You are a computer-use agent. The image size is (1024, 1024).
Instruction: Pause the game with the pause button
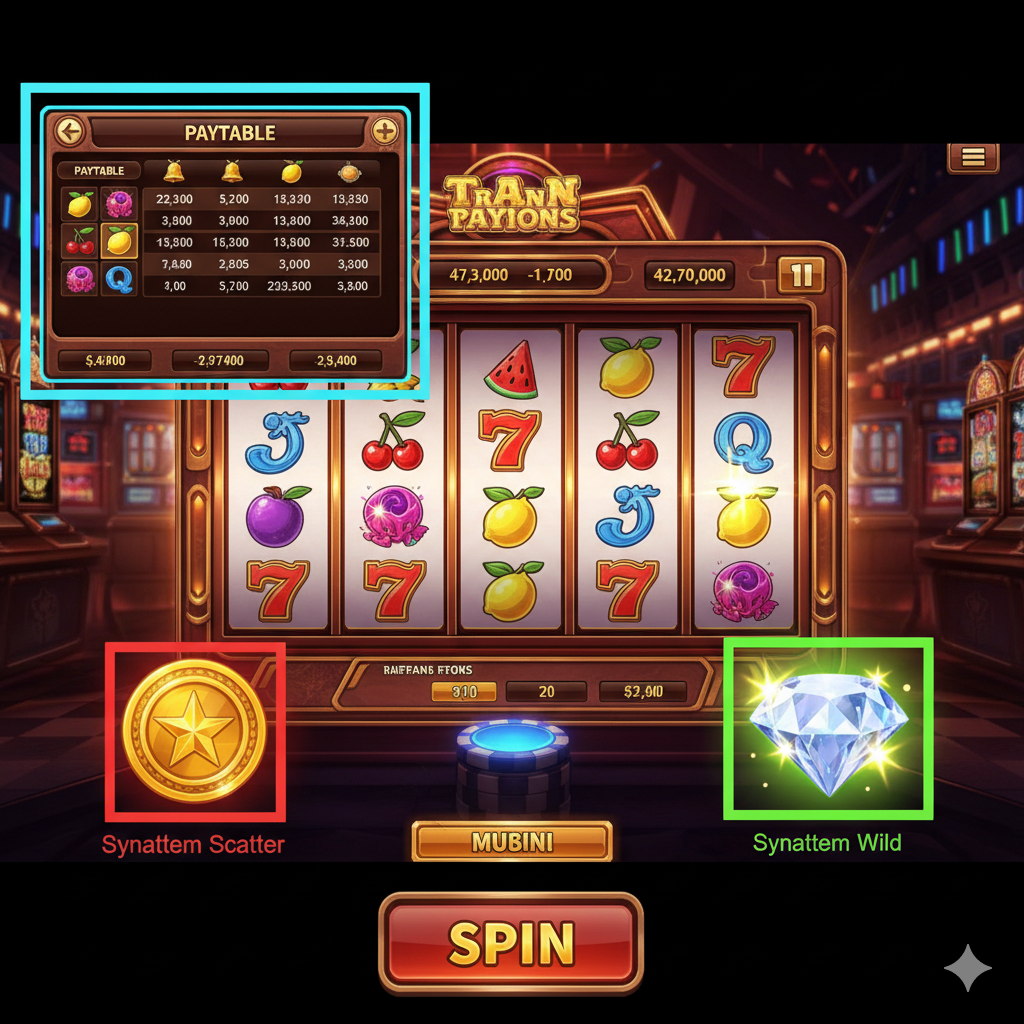[x=801, y=275]
